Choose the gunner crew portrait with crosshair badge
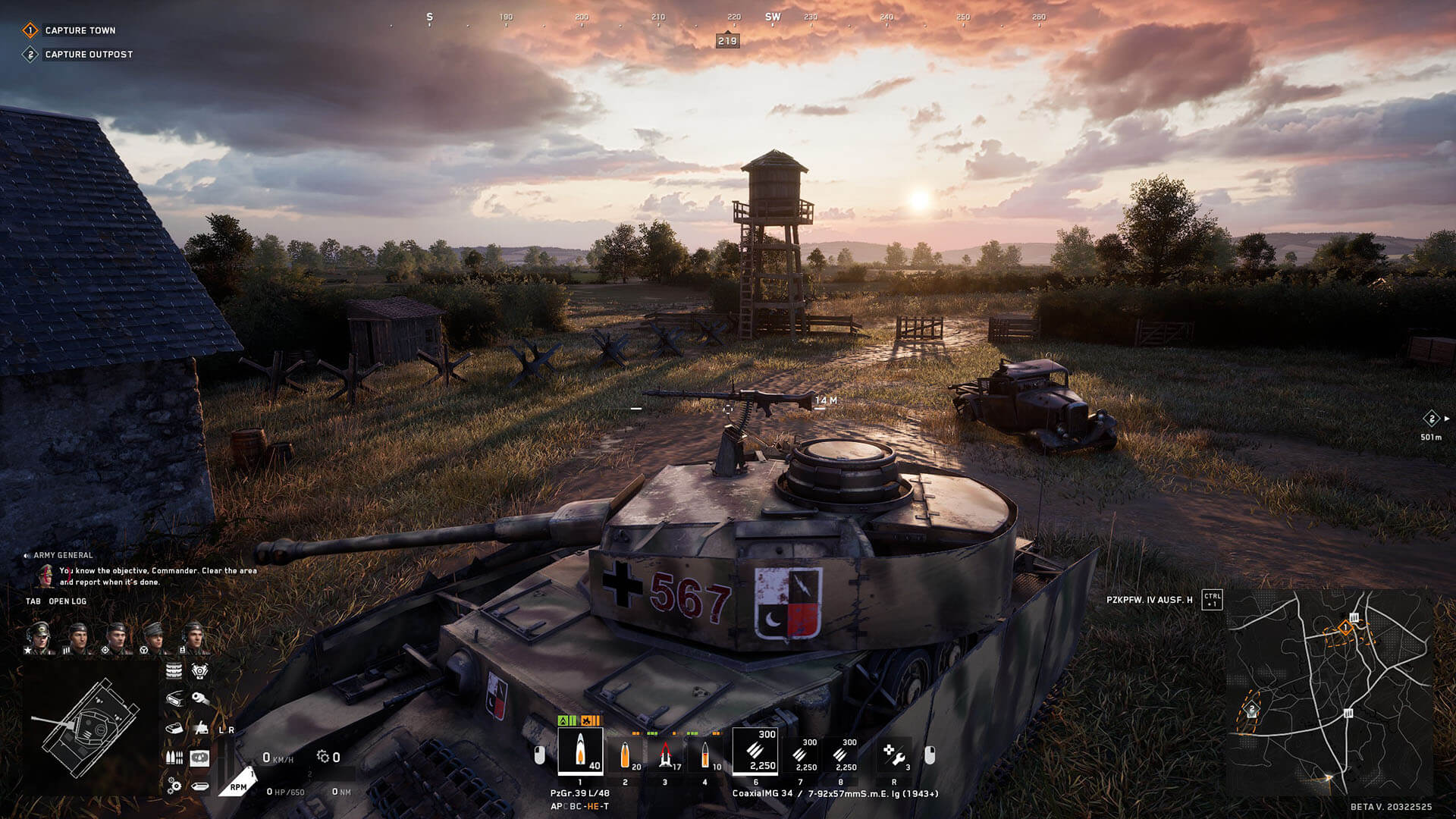The image size is (1456, 819). (x=115, y=638)
